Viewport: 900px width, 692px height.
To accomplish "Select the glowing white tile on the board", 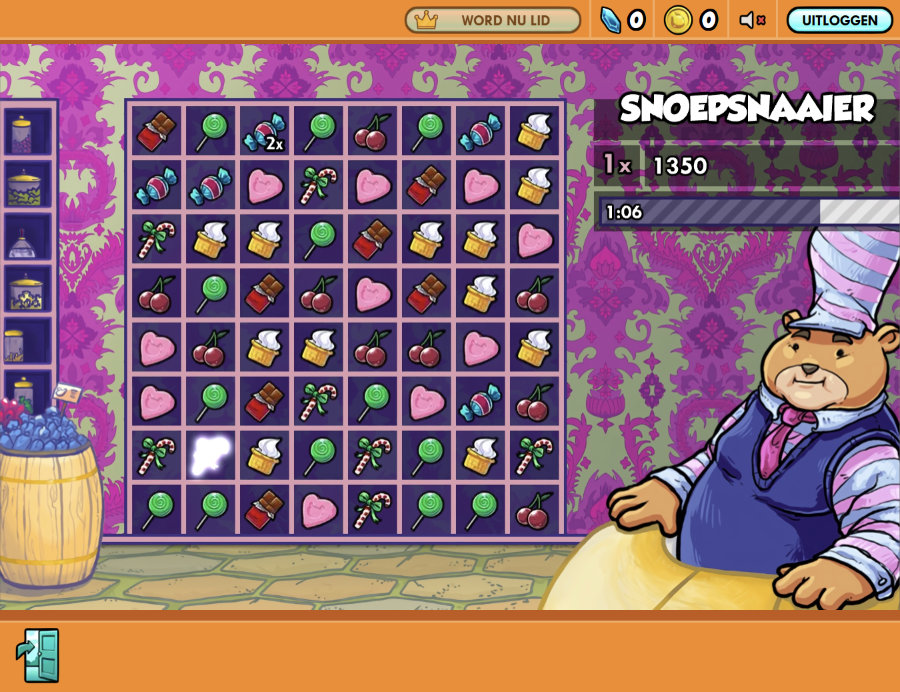I will click(211, 455).
